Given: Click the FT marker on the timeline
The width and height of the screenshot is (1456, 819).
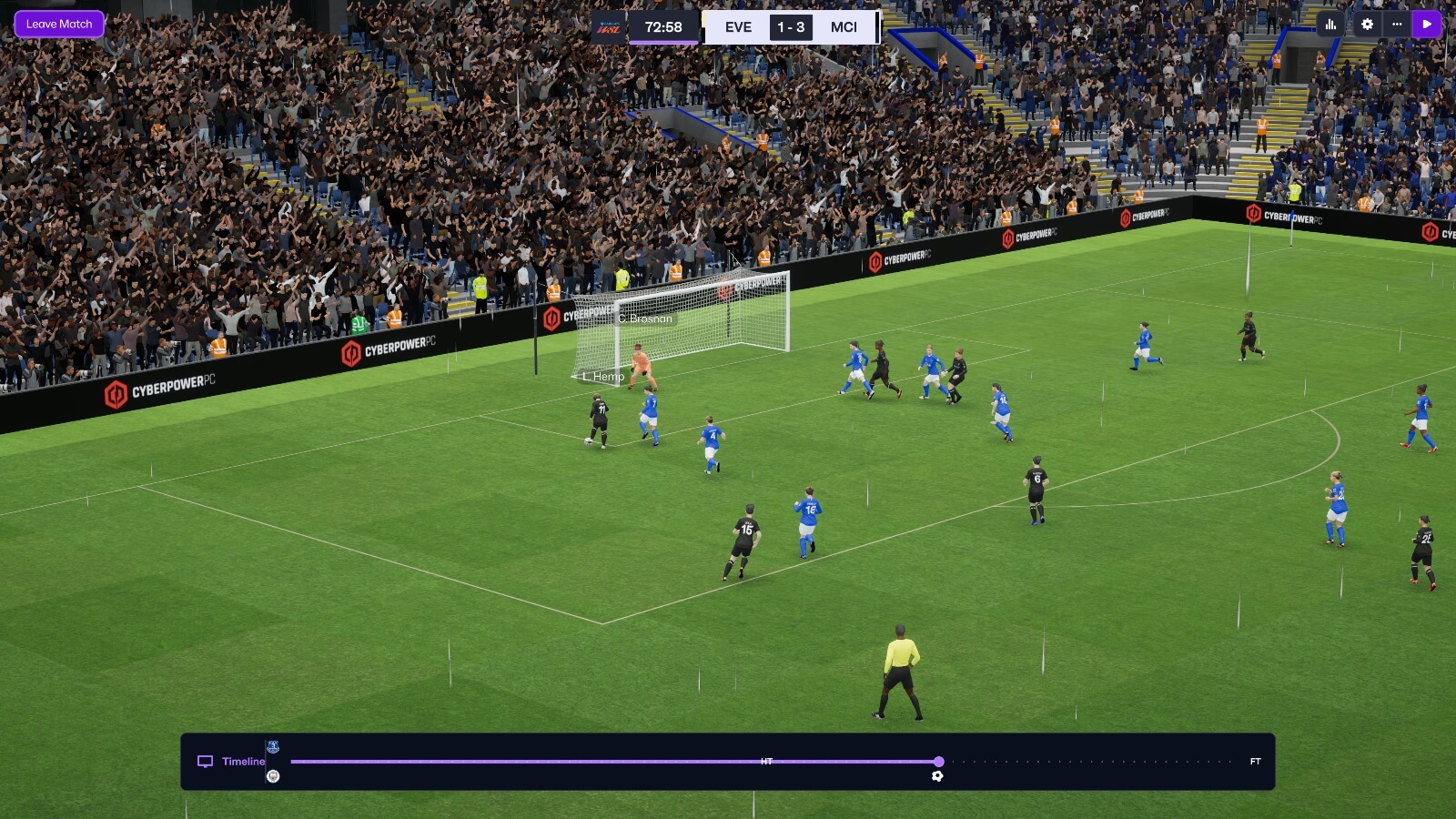Looking at the screenshot, I should [1254, 761].
